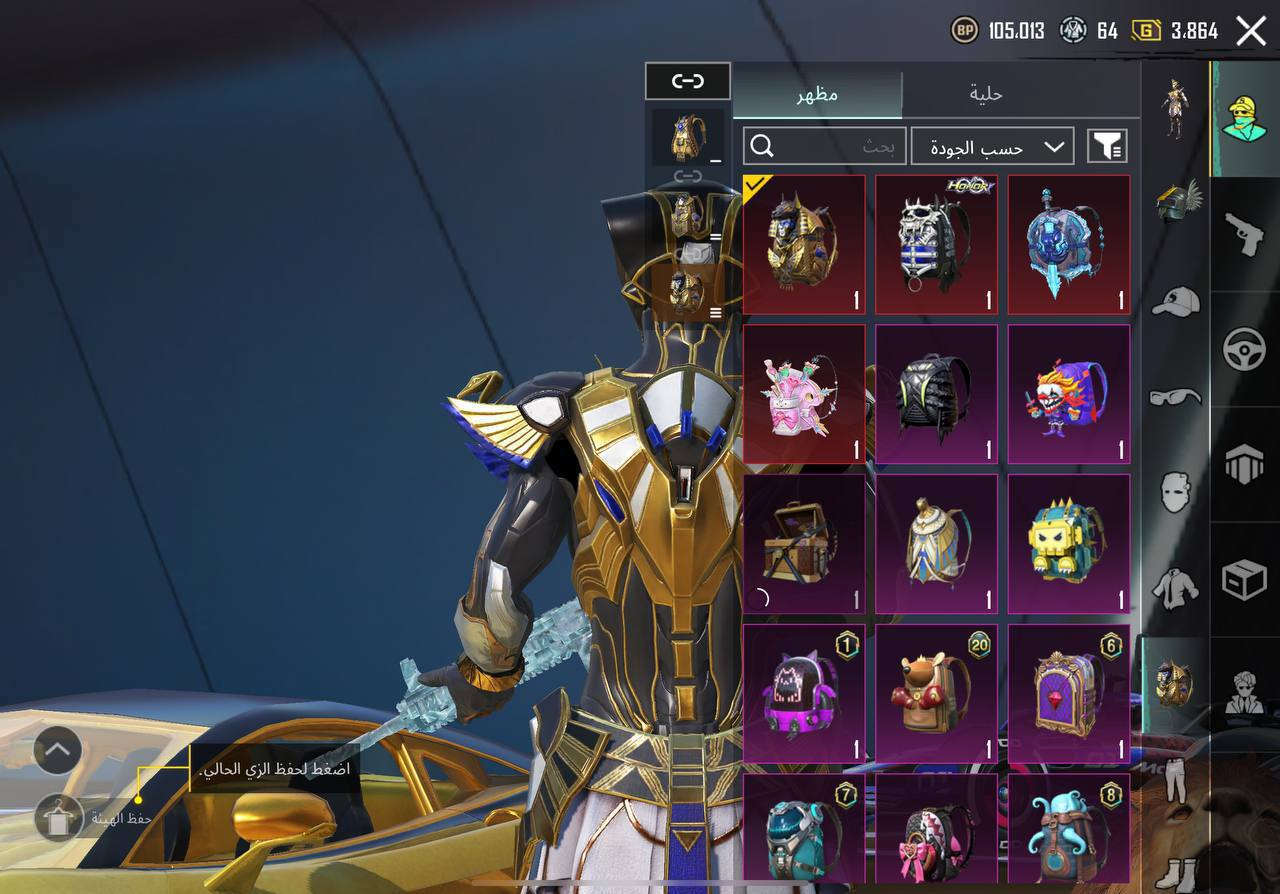Open the steering wheel vehicle category
This screenshot has width=1280, height=894.
[x=1244, y=350]
